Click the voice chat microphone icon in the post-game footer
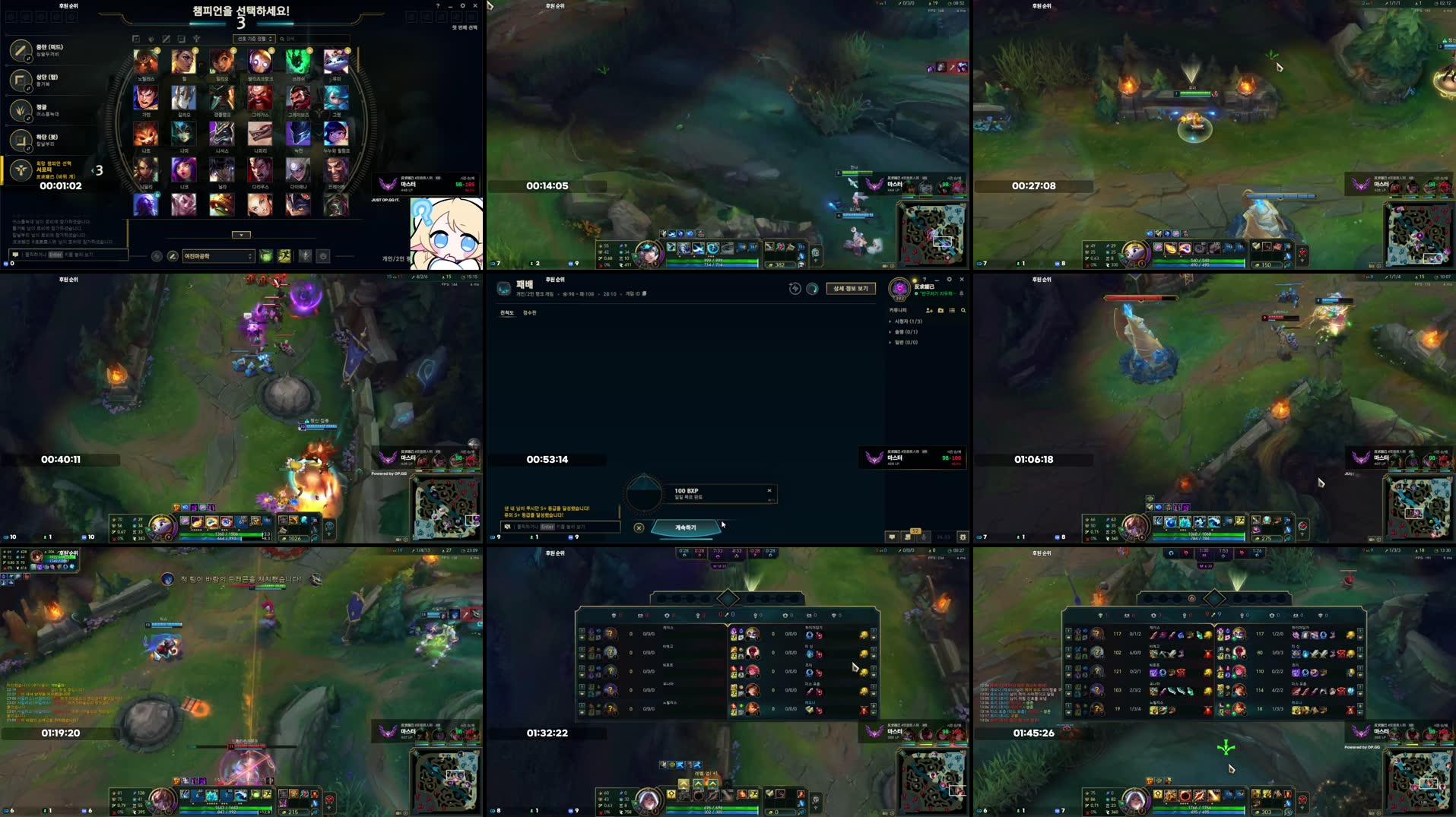Viewport: 1456px width, 817px height. pyautogui.click(x=923, y=537)
